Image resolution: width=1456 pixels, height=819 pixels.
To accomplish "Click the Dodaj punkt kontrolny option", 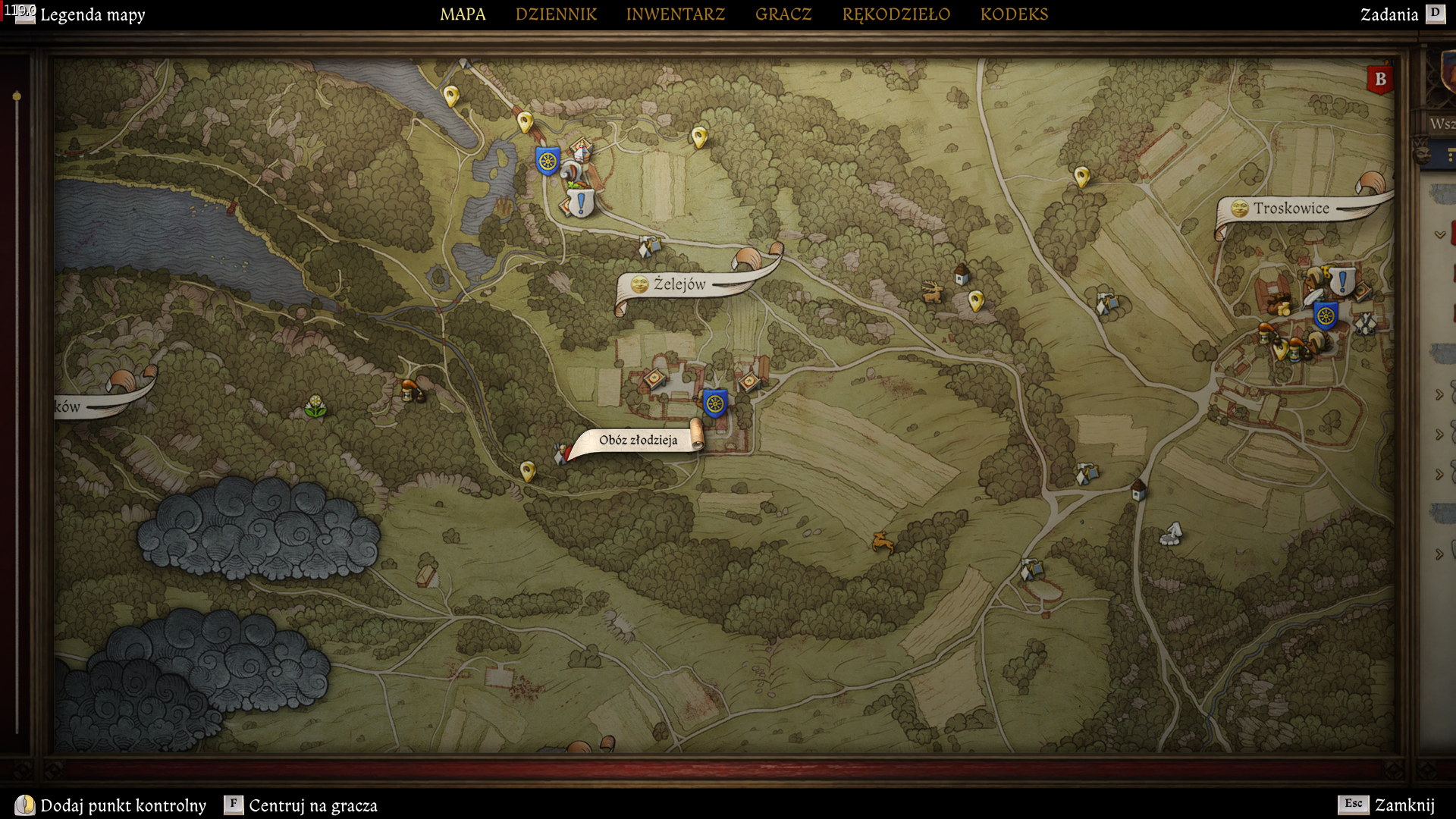I will [123, 805].
